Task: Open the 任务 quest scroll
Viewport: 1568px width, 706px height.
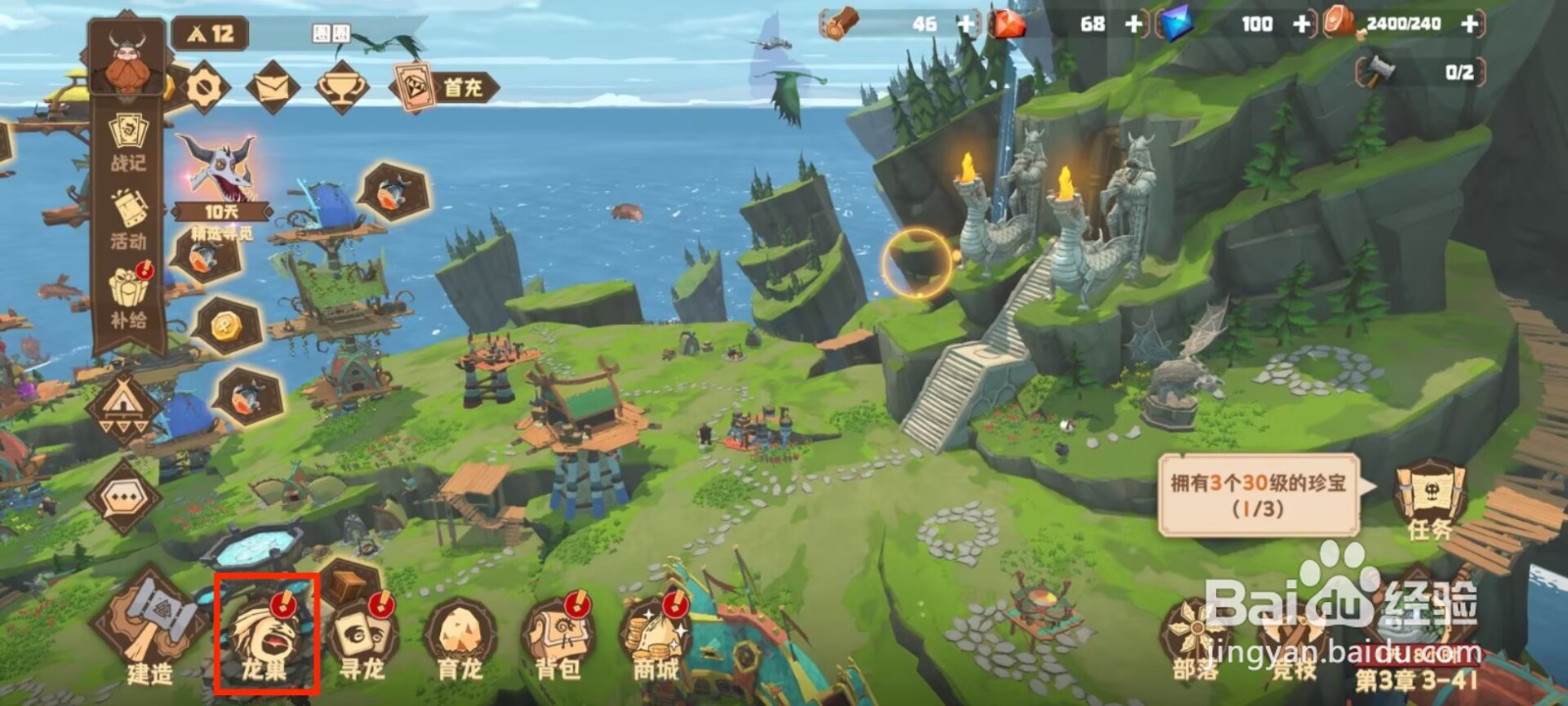Action: [1429, 500]
